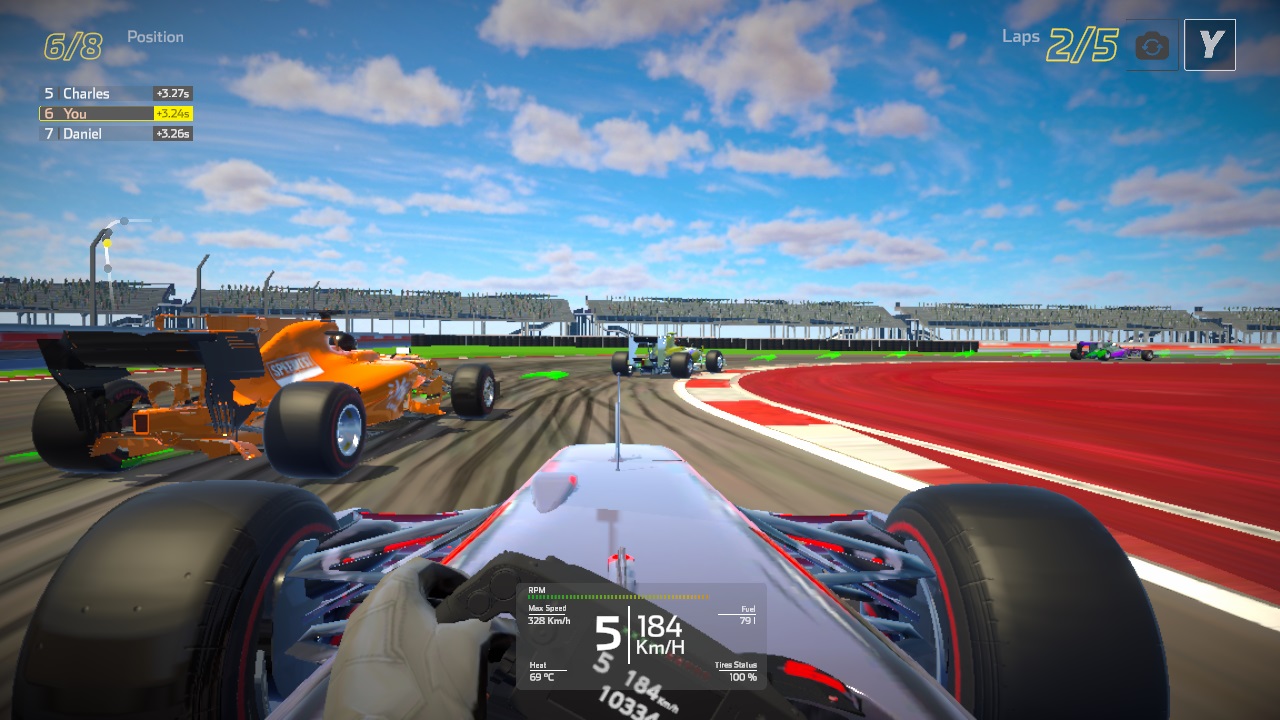Click the Position label to expand standings

tap(155, 36)
